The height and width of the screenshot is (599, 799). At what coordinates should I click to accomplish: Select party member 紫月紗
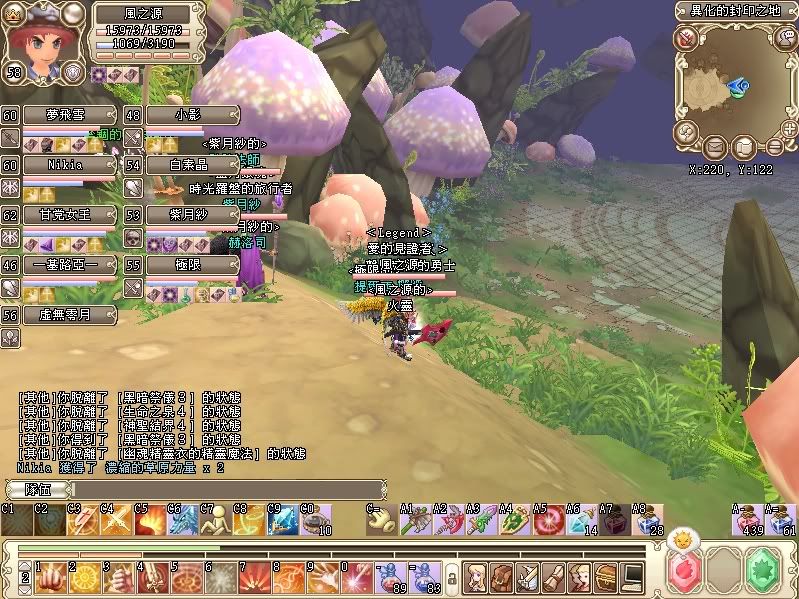(191, 214)
